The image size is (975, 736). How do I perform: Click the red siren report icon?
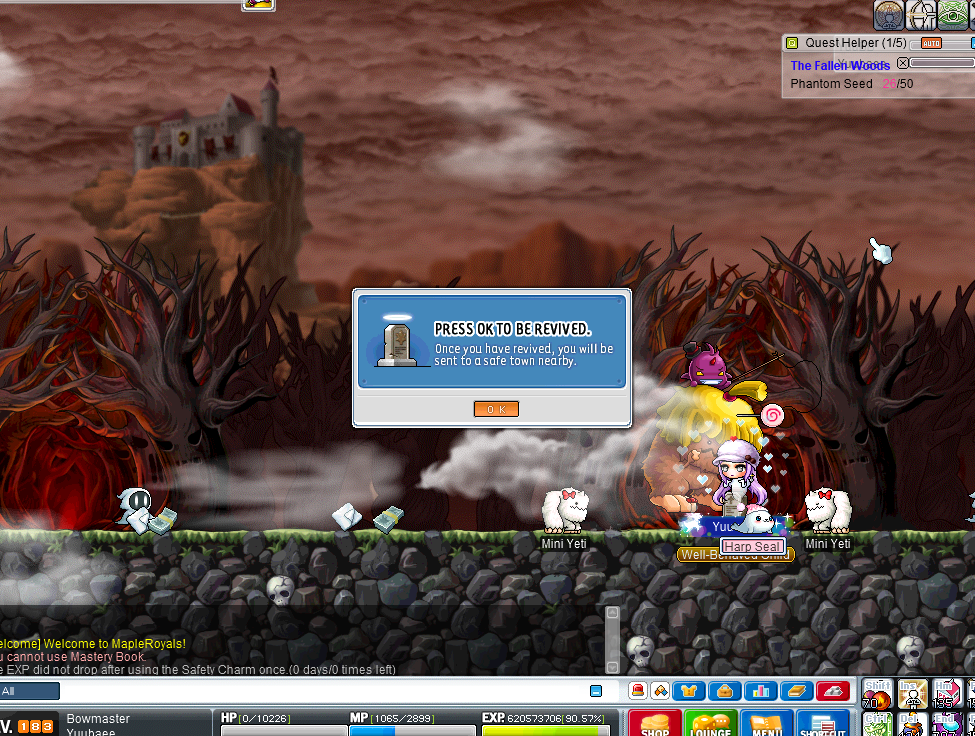pyautogui.click(x=637, y=691)
